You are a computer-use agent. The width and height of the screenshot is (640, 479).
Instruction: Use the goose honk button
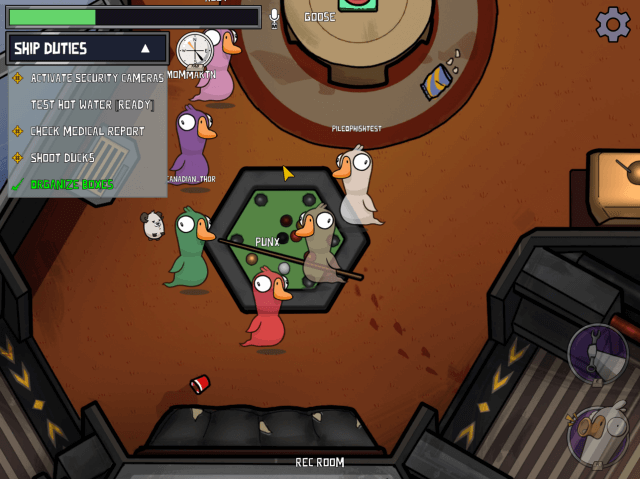(x=597, y=436)
